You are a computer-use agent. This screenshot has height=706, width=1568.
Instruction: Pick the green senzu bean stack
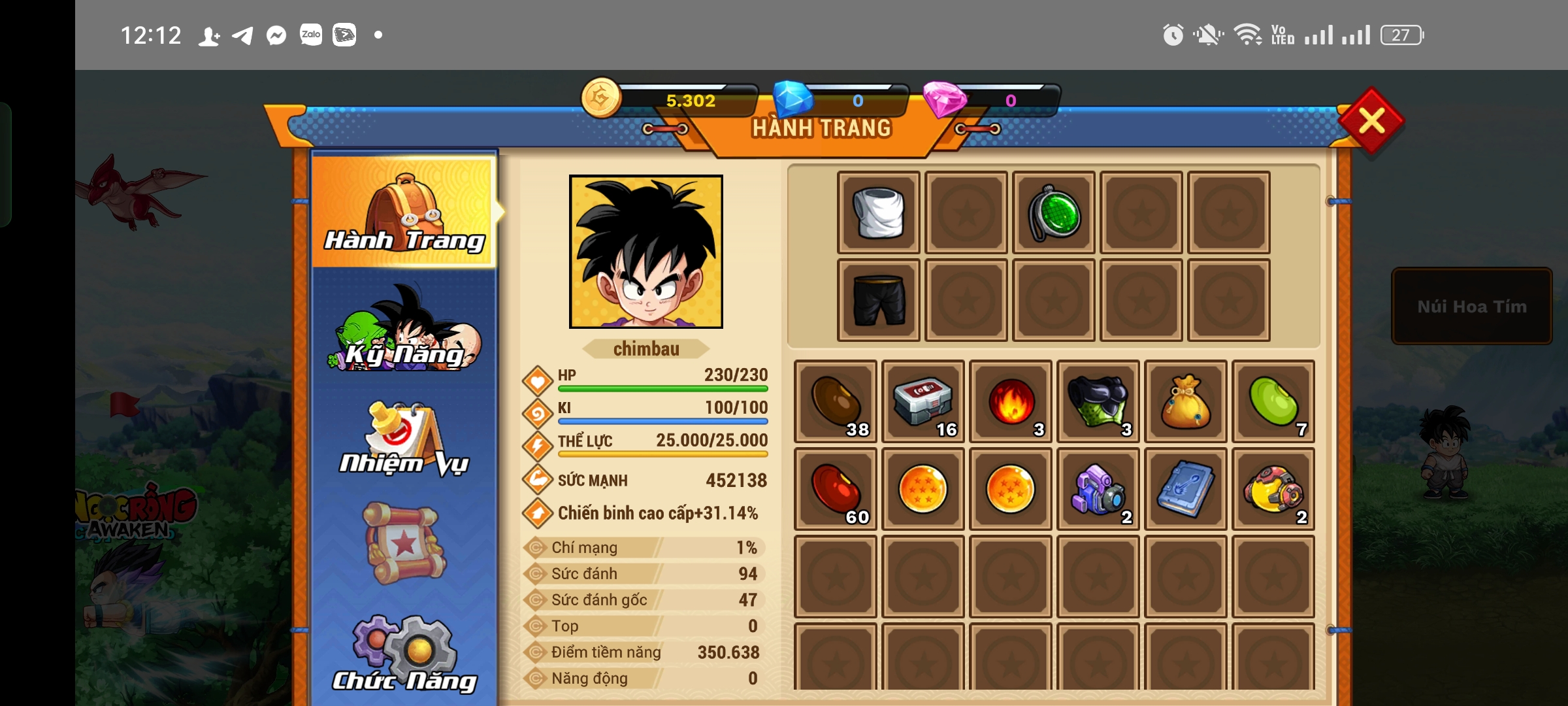point(1273,401)
